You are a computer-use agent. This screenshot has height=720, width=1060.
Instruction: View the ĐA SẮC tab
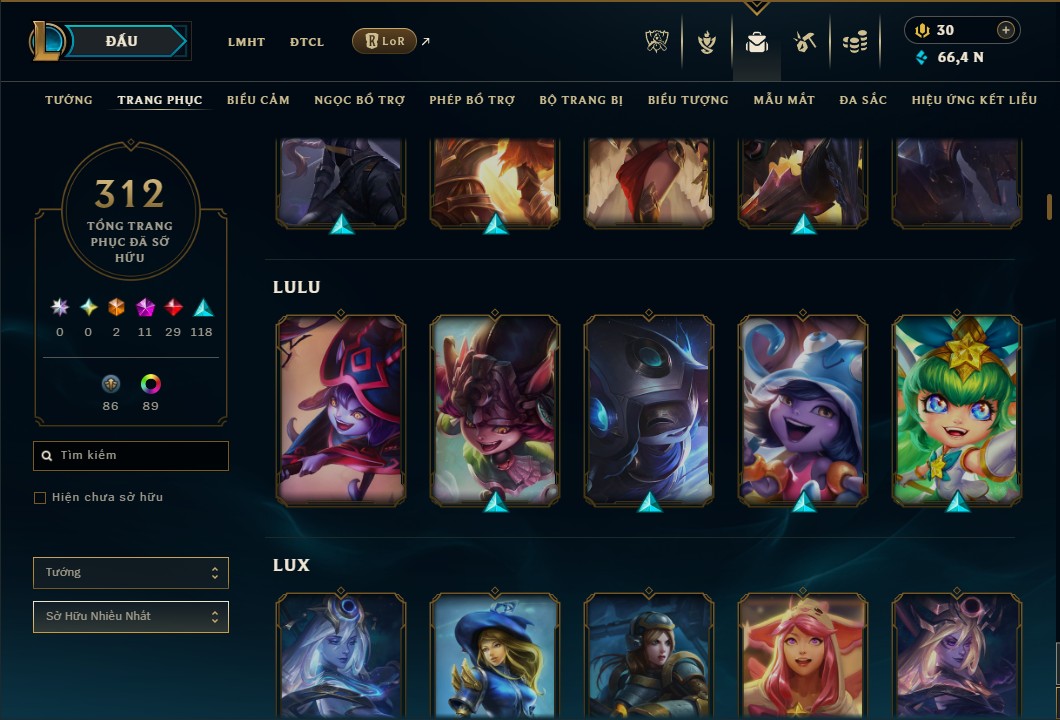(x=863, y=100)
